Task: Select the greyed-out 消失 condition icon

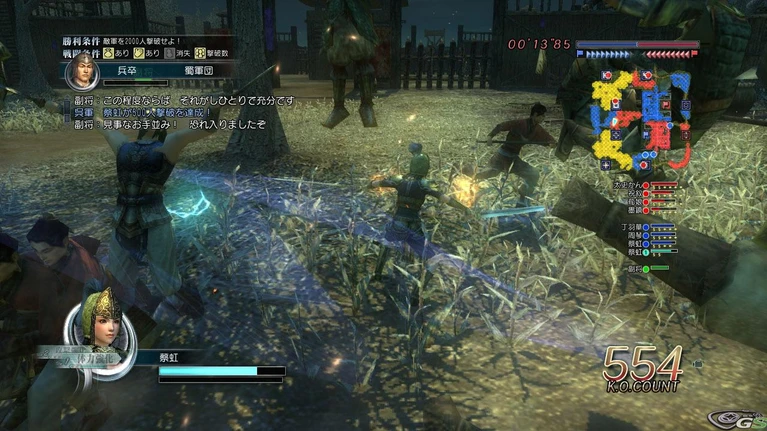Action: pos(169,51)
